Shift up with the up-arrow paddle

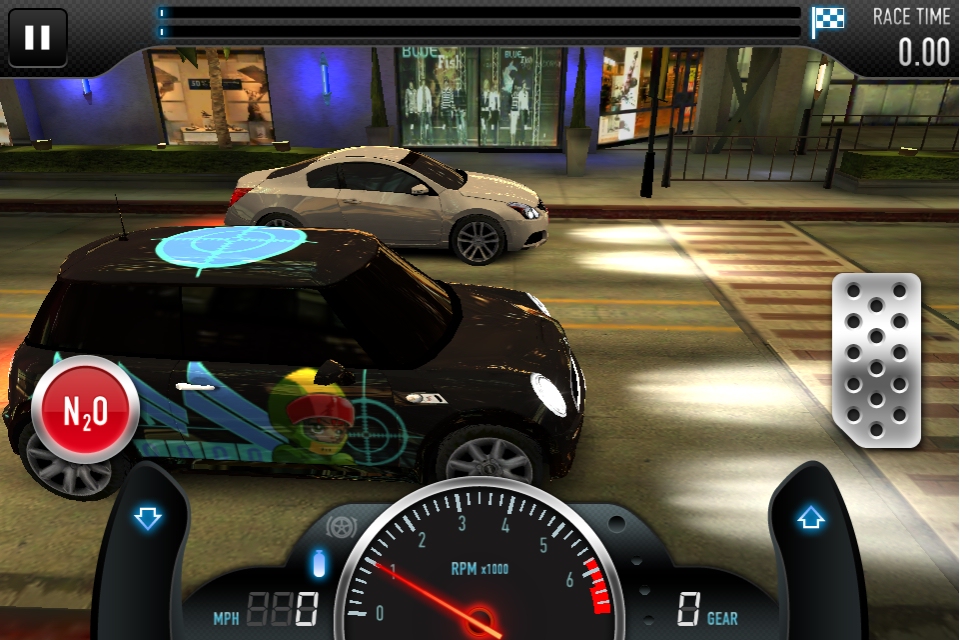coord(810,519)
